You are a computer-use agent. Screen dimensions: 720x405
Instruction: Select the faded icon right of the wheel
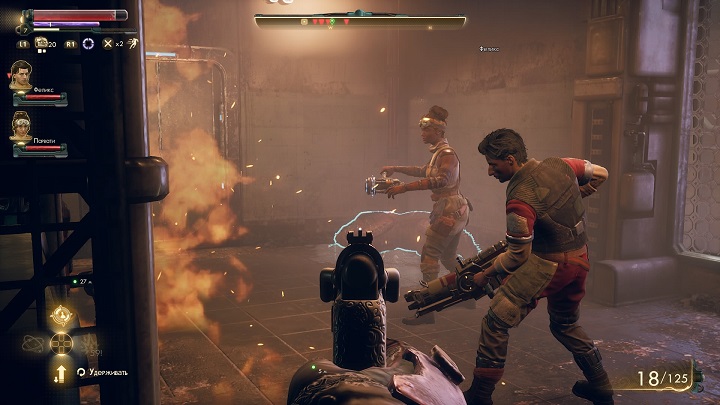(x=89, y=343)
